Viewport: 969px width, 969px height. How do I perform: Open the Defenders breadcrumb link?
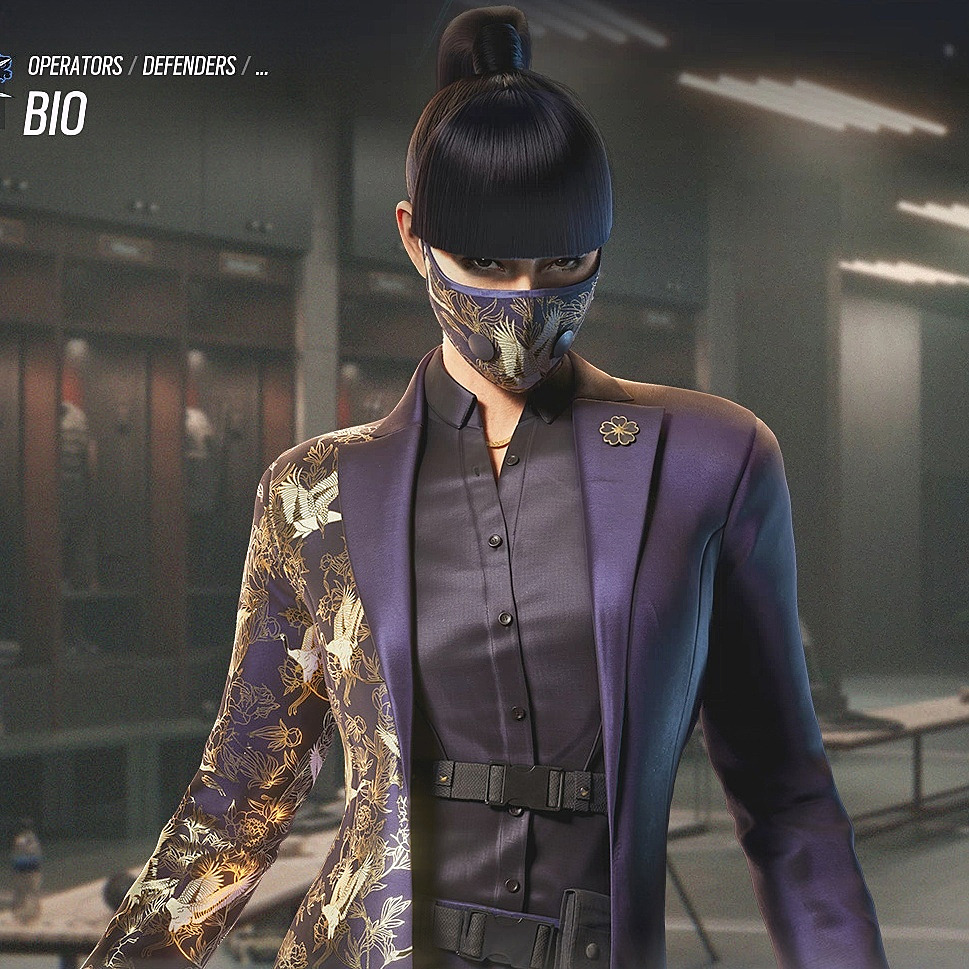tap(189, 67)
